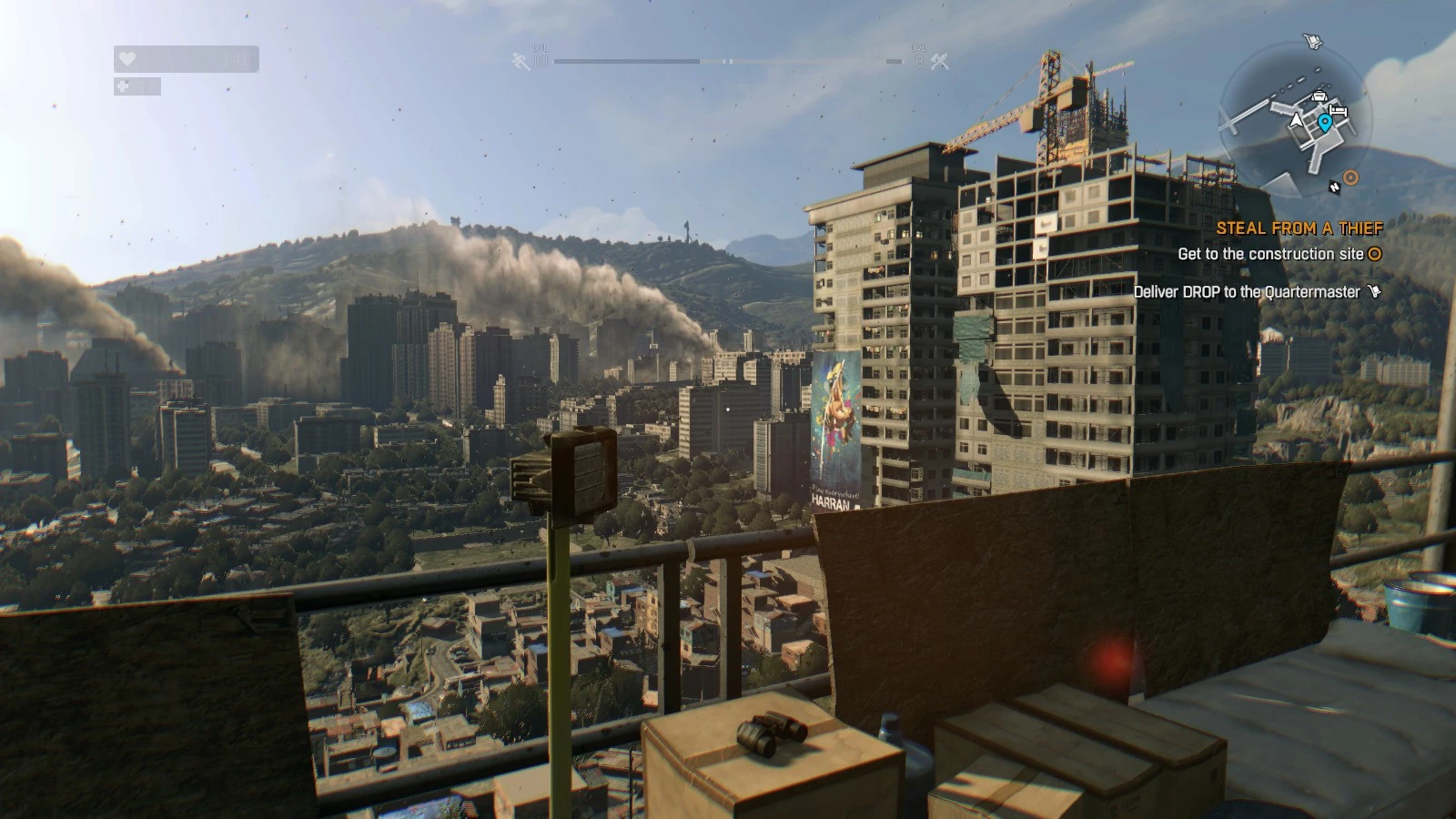Toggle the N compass indicator under the minimap
Screen dimensions: 1456x819
point(1334,187)
